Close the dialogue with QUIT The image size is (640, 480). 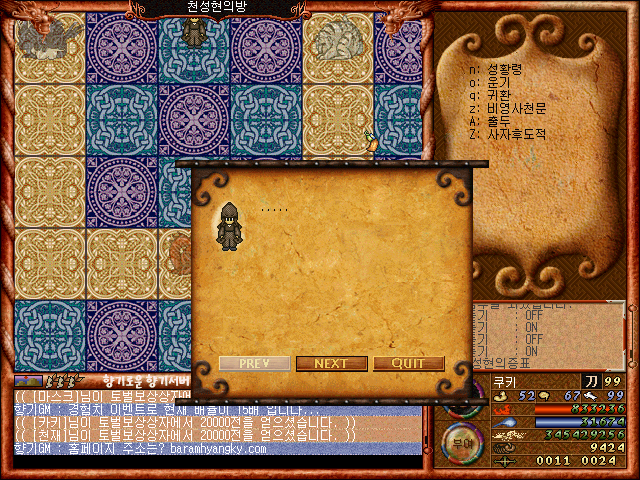coord(408,363)
